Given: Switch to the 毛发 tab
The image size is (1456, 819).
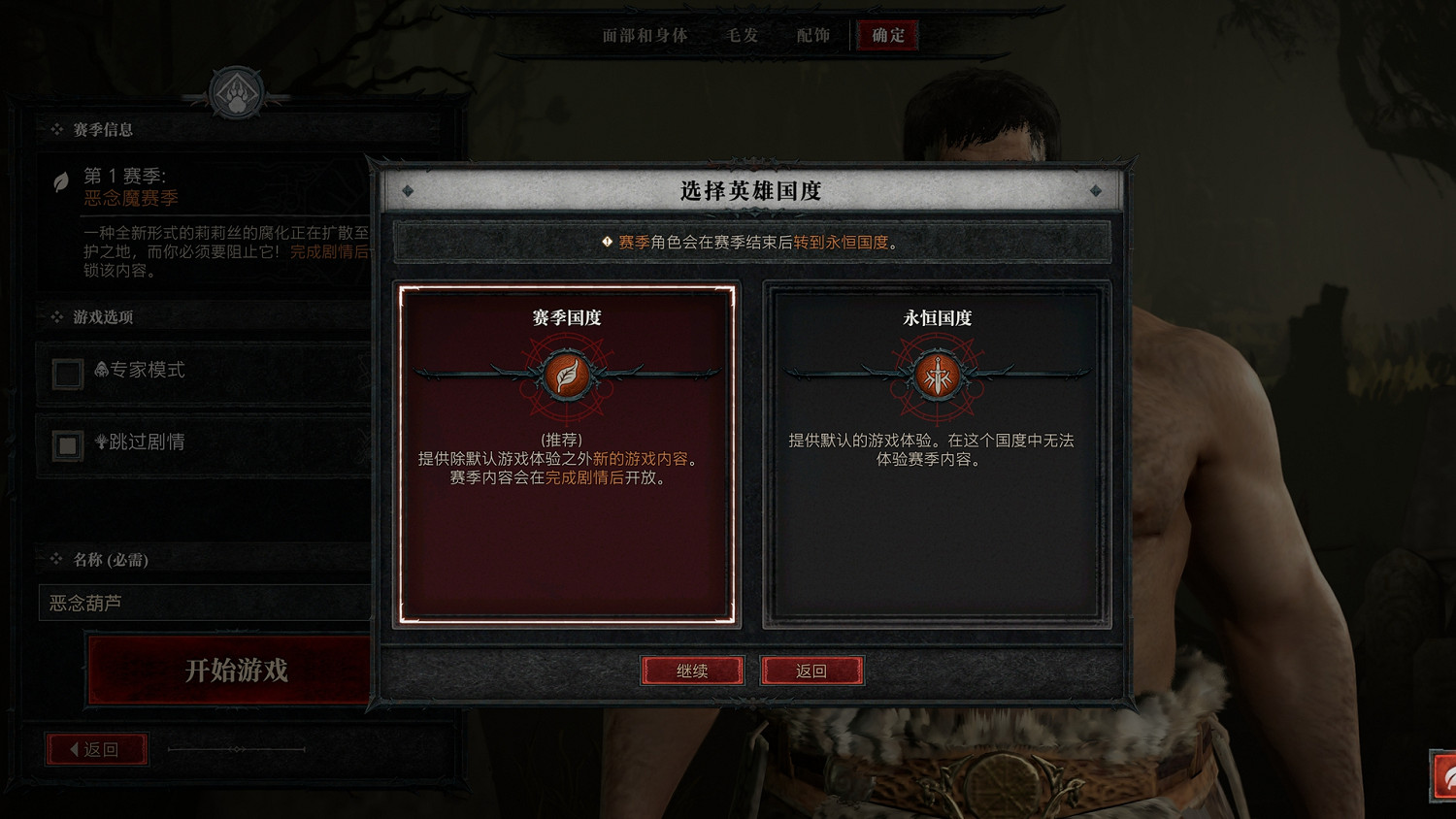Looking at the screenshot, I should (741, 35).
